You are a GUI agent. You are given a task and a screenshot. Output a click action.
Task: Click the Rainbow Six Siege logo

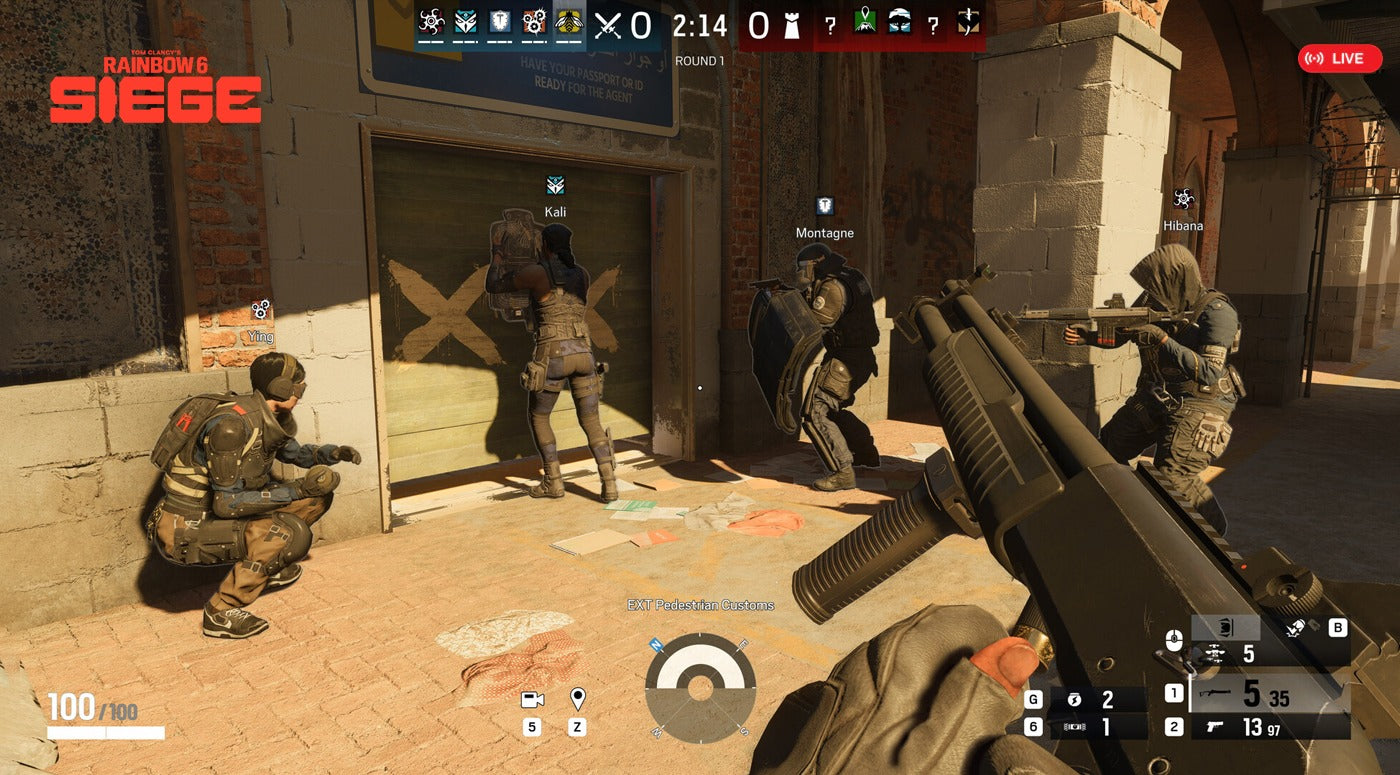pyautogui.click(x=155, y=90)
